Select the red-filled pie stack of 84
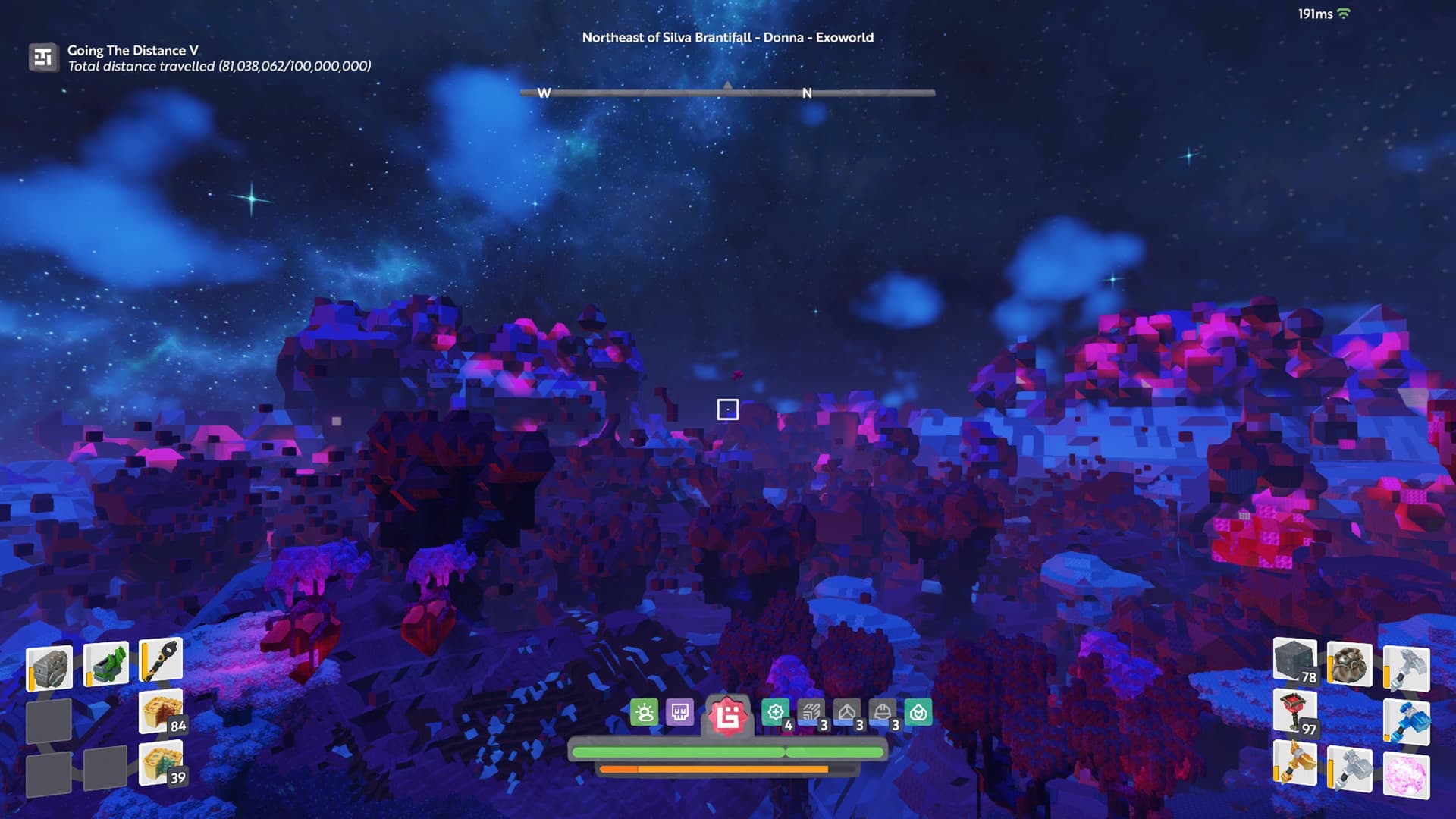This screenshot has width=1456, height=819. (x=161, y=712)
